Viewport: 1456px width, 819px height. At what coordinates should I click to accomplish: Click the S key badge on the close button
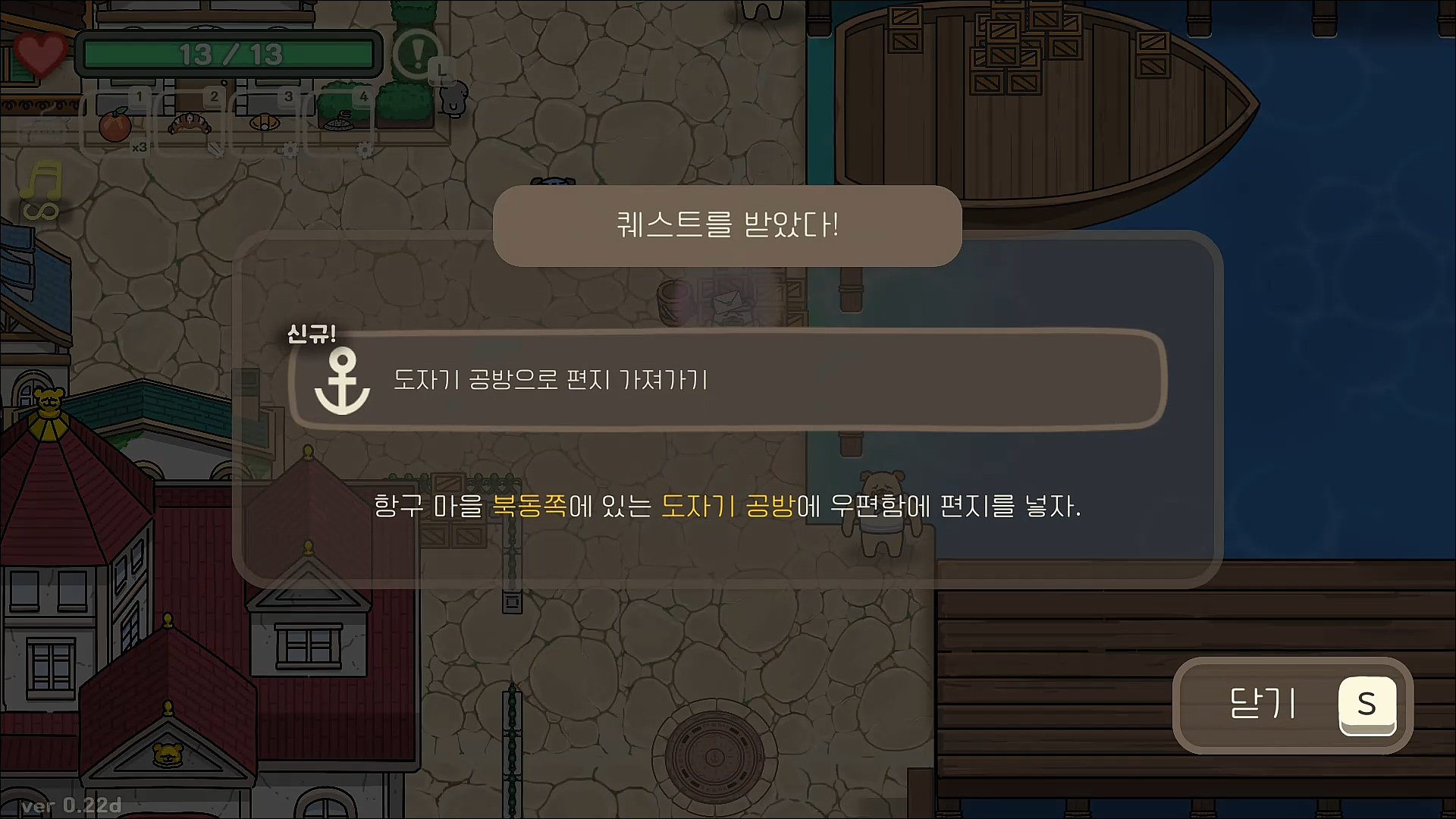click(1367, 704)
